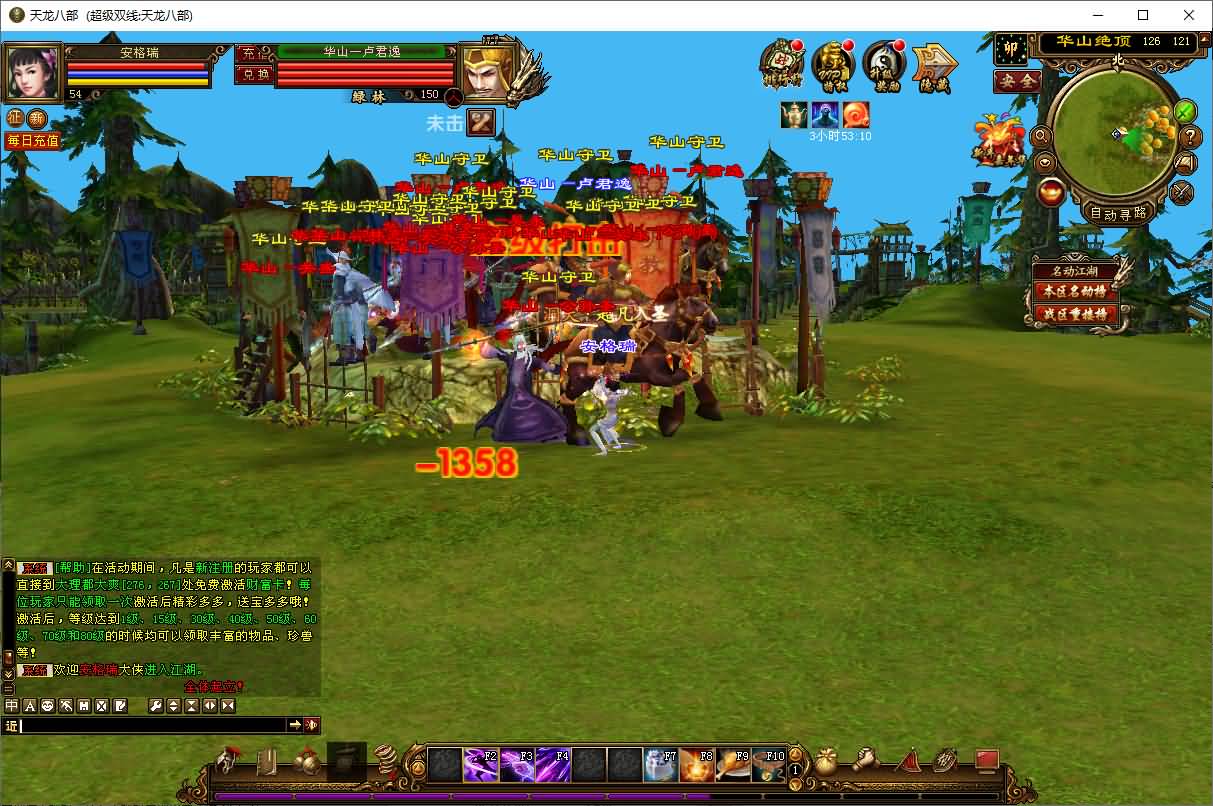
Task: Click the 每日充值 daily recharge button
Action: (x=32, y=141)
